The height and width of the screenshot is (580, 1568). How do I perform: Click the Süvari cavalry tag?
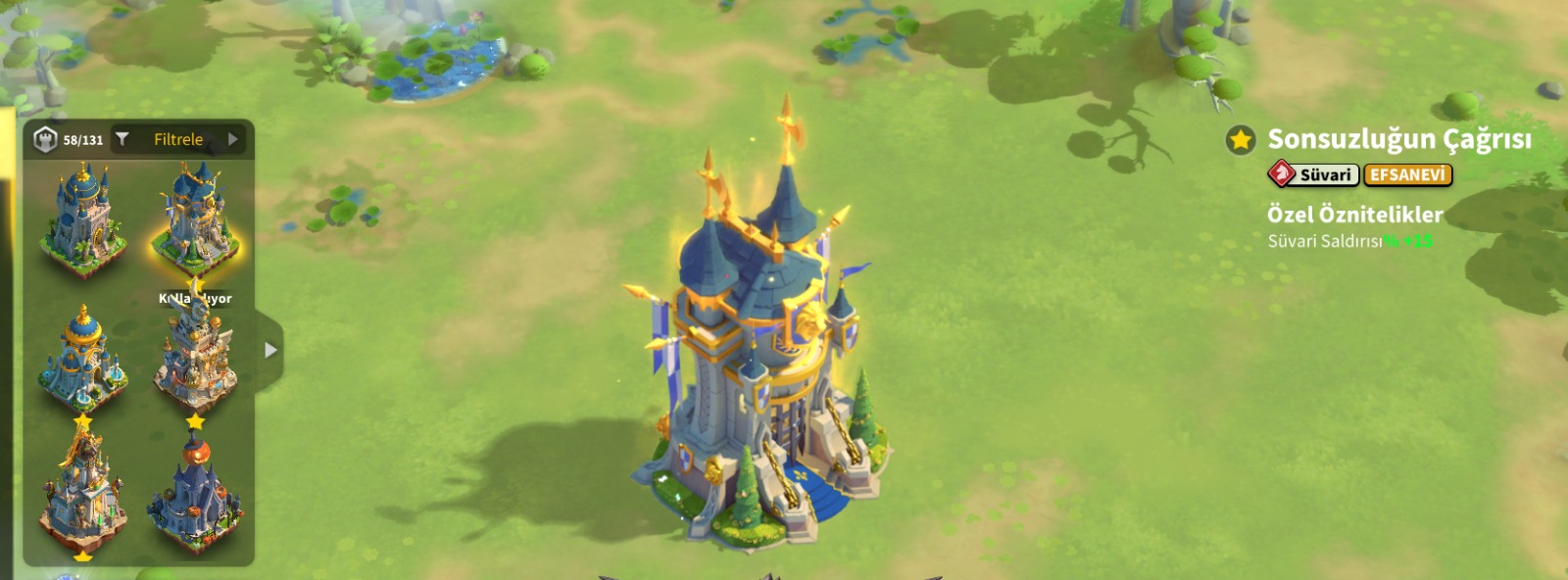tap(1313, 175)
